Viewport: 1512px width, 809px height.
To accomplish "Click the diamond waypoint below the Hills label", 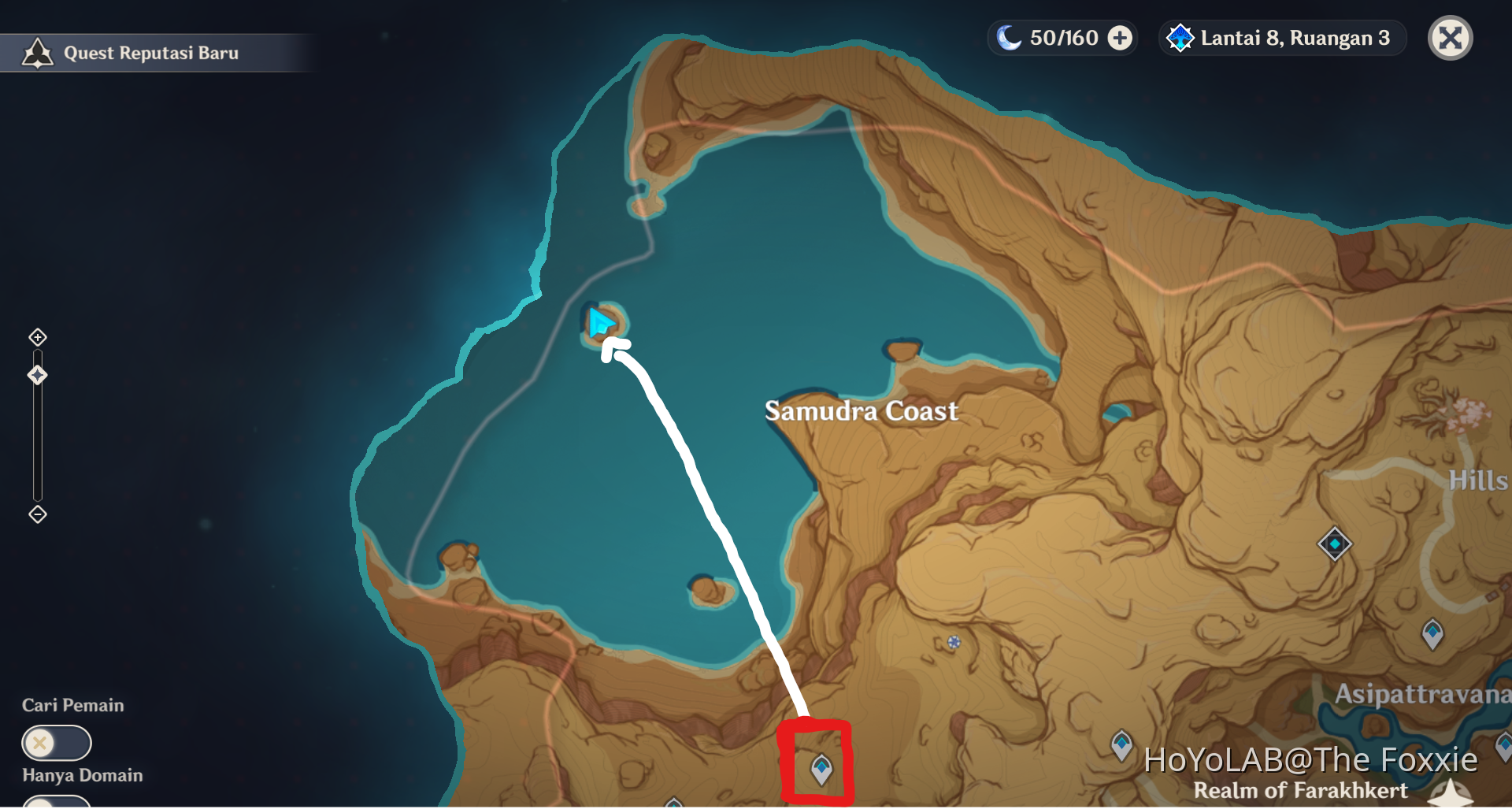I will point(1334,544).
